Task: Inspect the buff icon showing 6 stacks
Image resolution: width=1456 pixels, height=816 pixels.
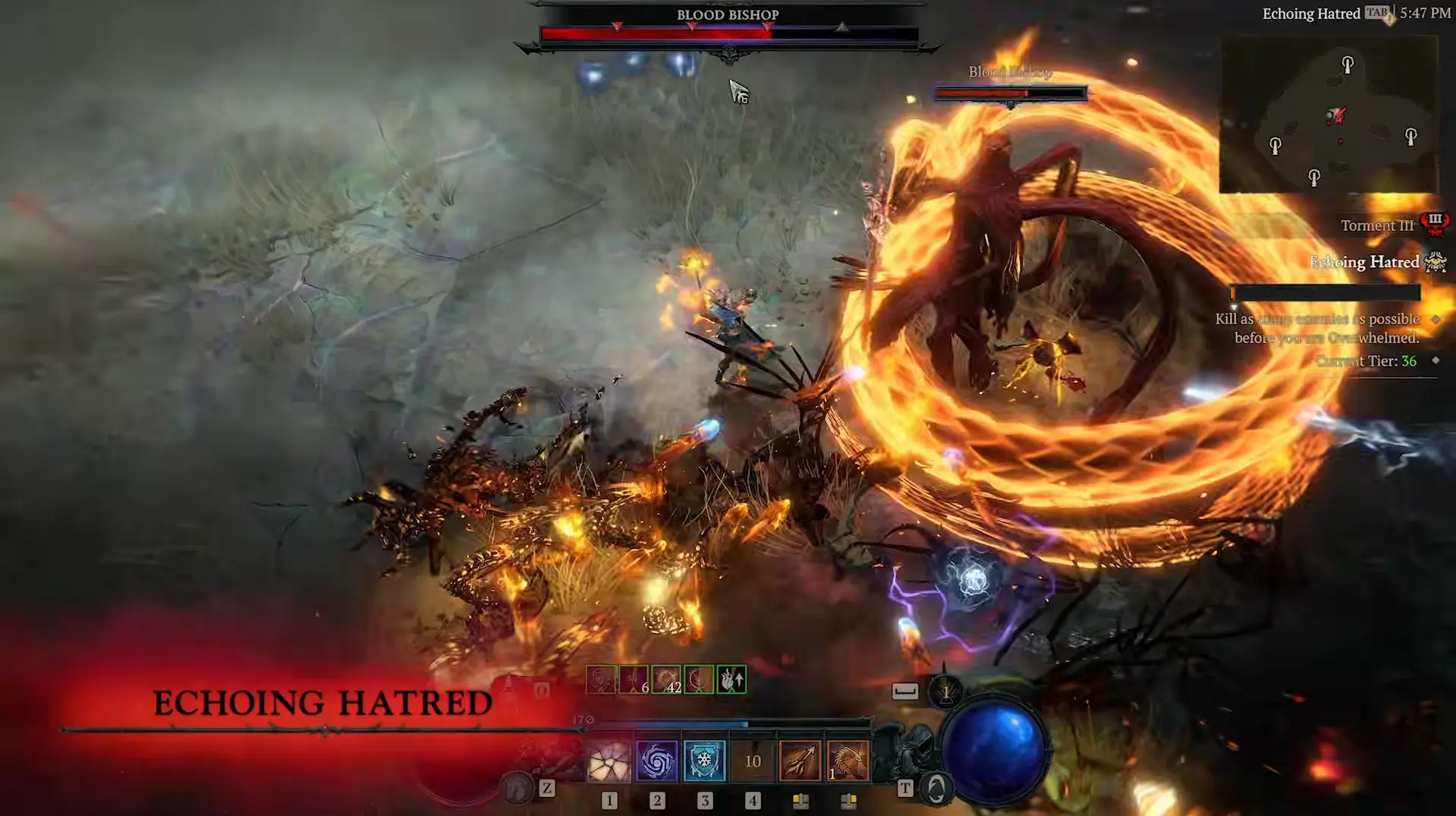Action: click(x=634, y=679)
